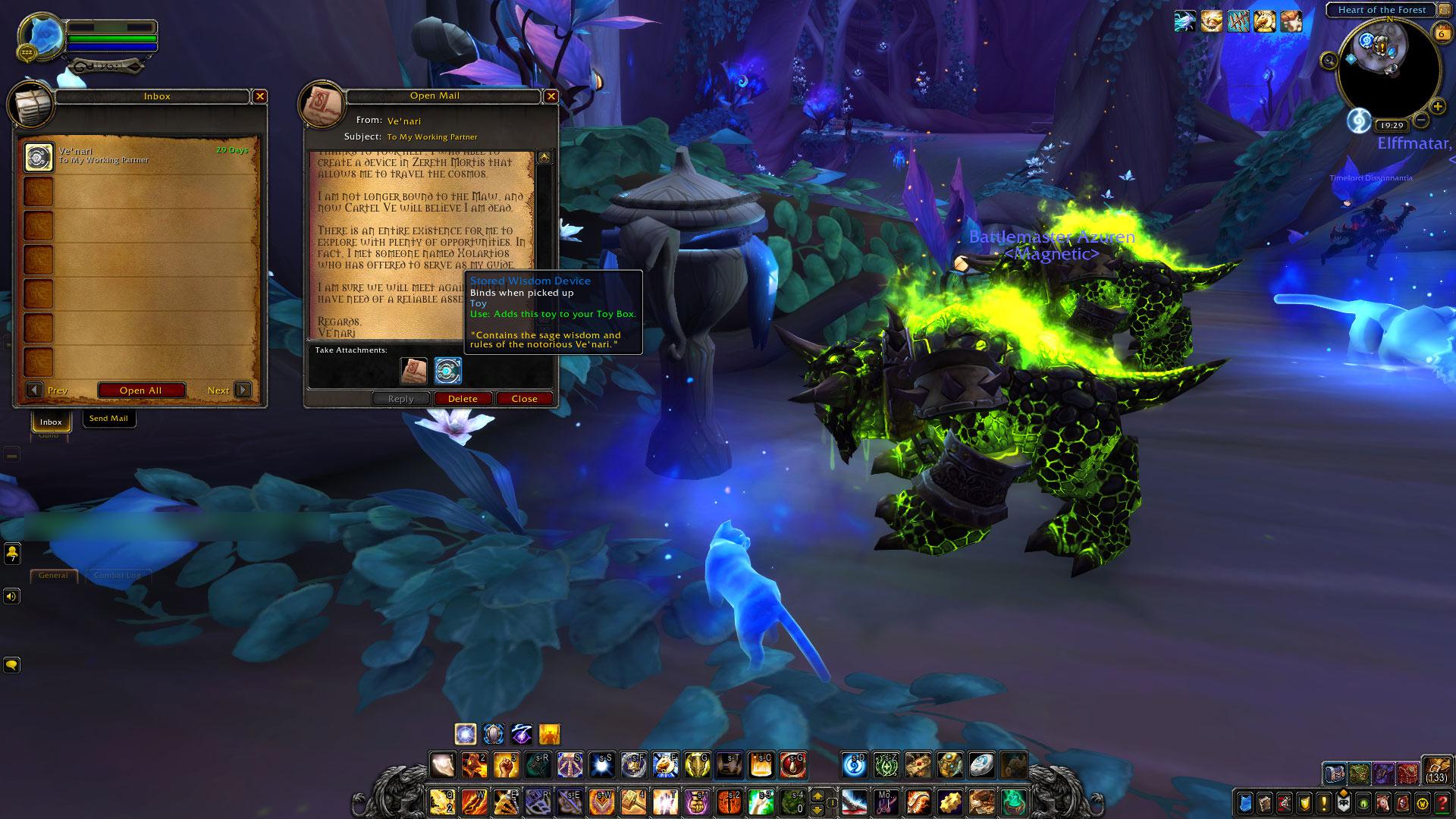This screenshot has width=1456, height=819.
Task: Click the red Close button under the letter
Action: pos(524,399)
